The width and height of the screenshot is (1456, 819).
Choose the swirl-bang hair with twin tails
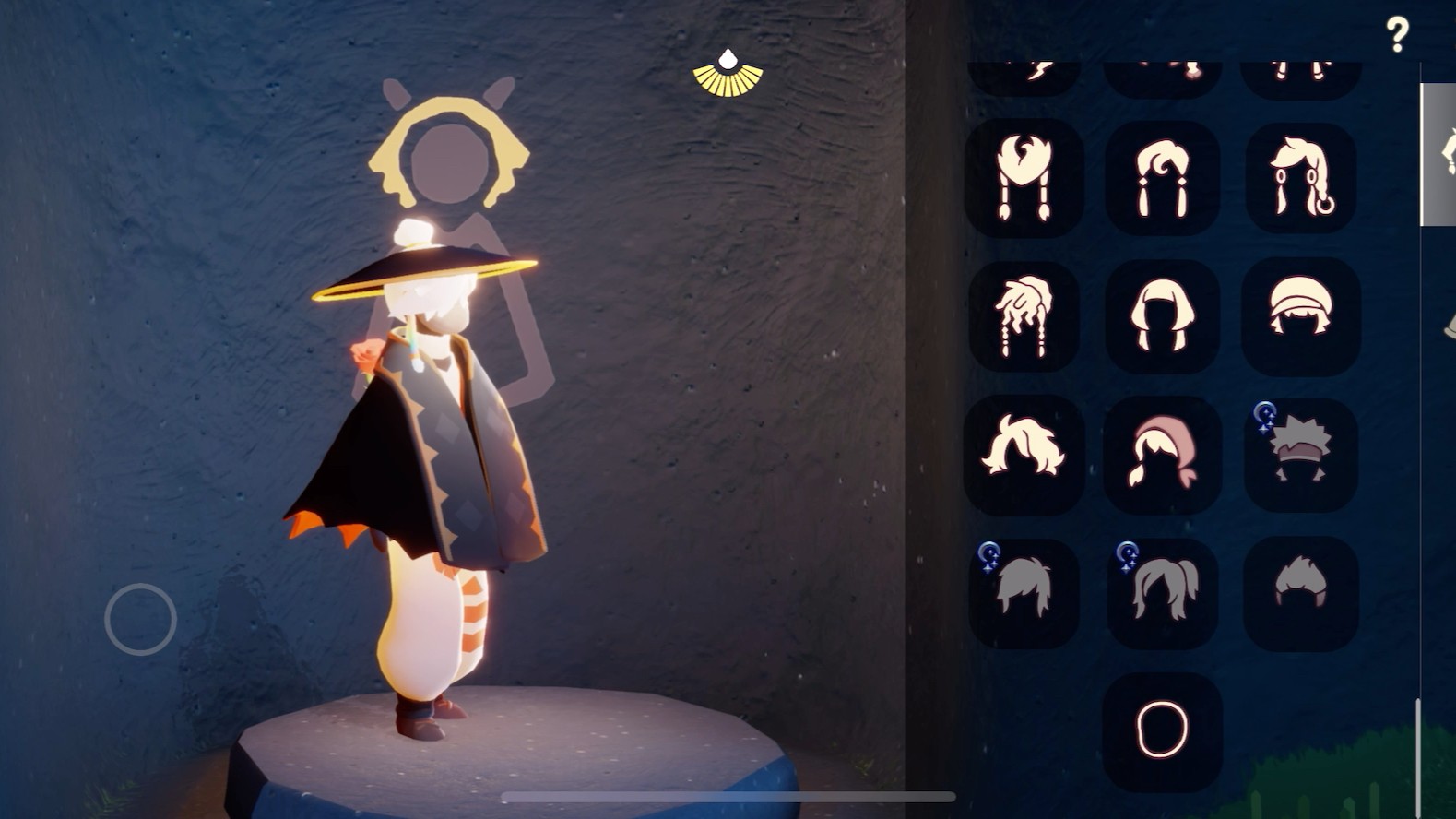click(x=1162, y=177)
